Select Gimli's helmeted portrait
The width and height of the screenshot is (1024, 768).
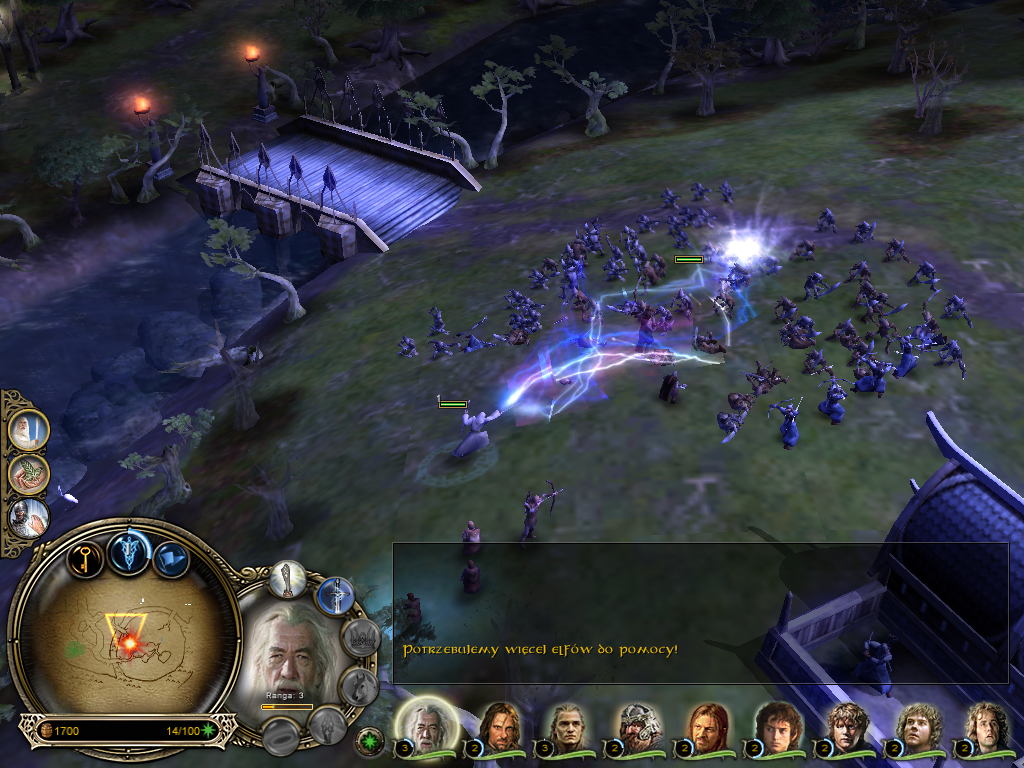(636, 726)
